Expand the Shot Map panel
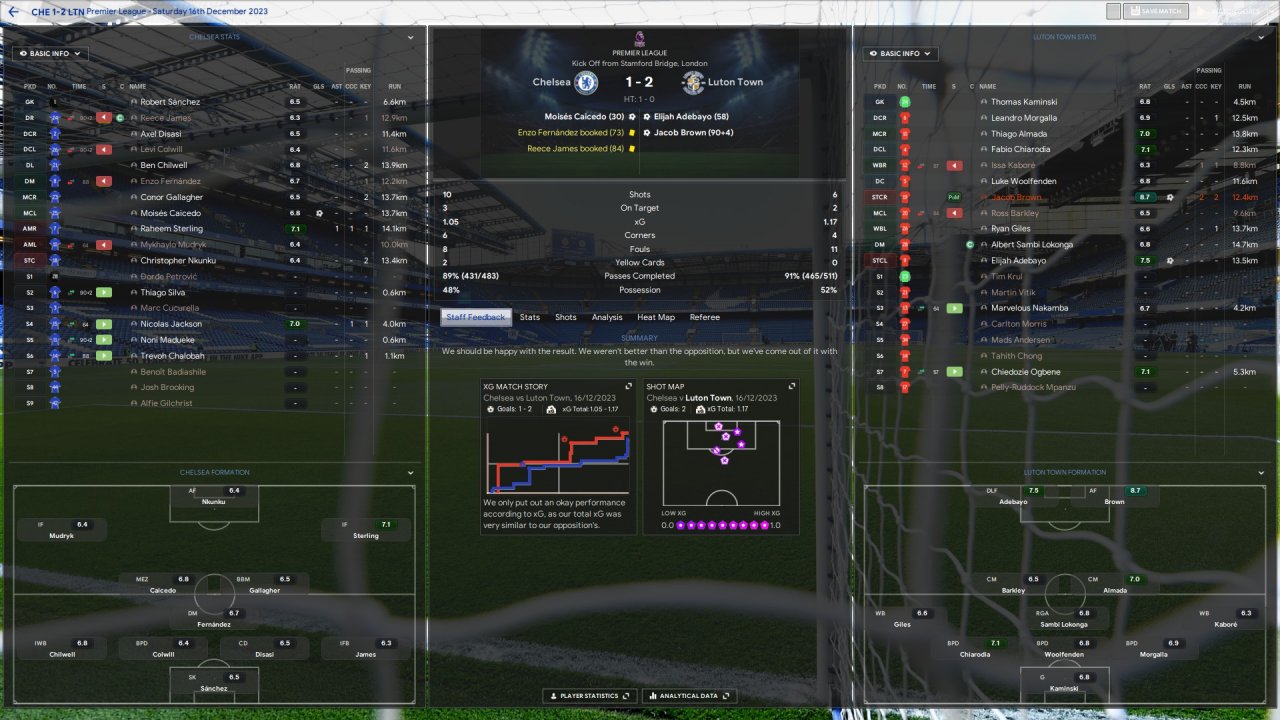1280x720 pixels. point(792,386)
